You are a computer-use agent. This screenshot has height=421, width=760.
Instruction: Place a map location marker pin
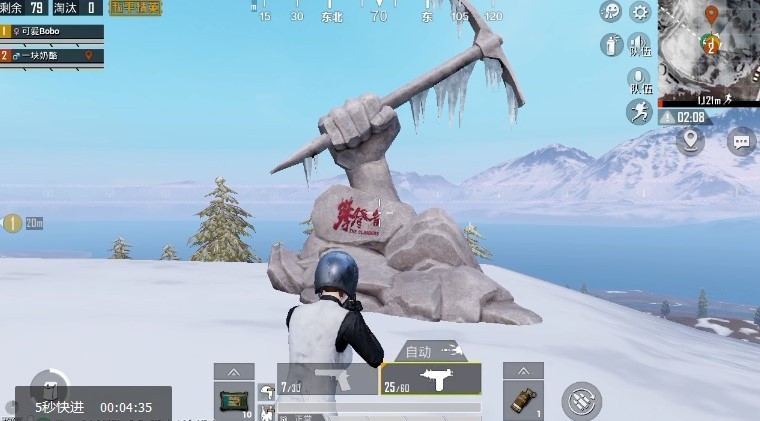[690, 141]
